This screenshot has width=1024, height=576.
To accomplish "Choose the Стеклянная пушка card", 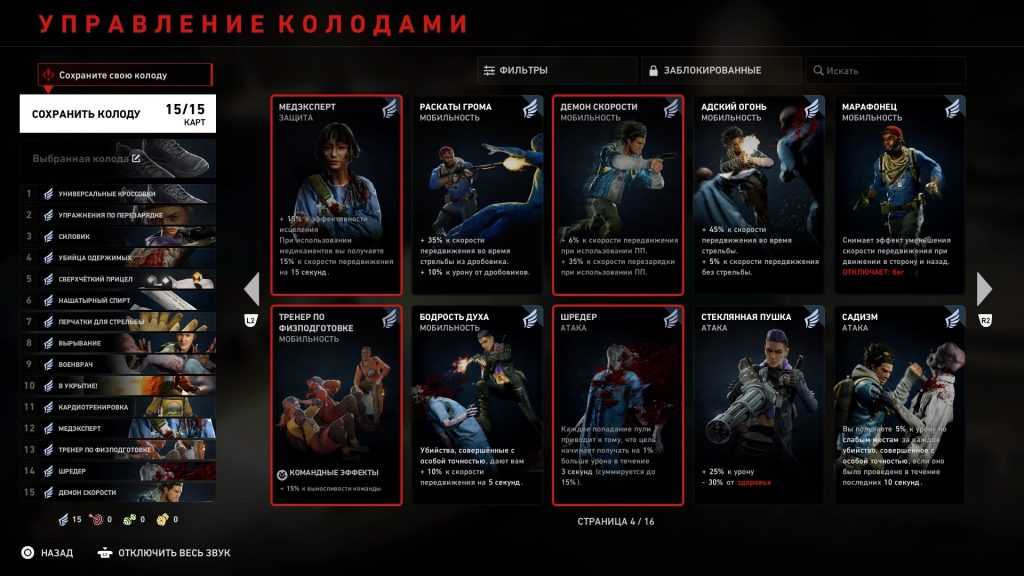I will point(758,405).
